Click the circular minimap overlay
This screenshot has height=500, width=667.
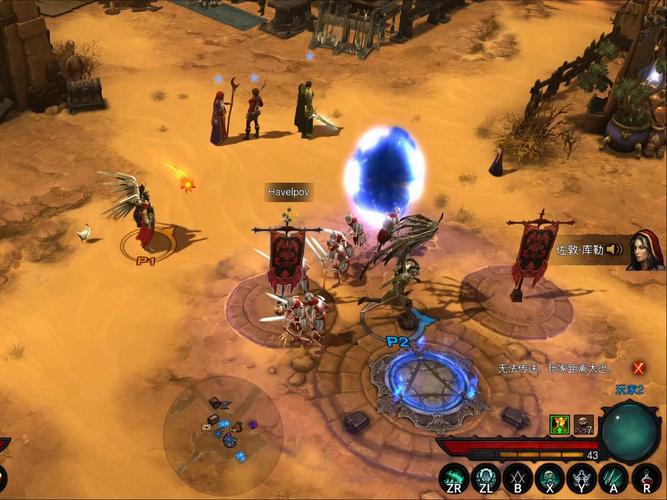click(x=223, y=433)
